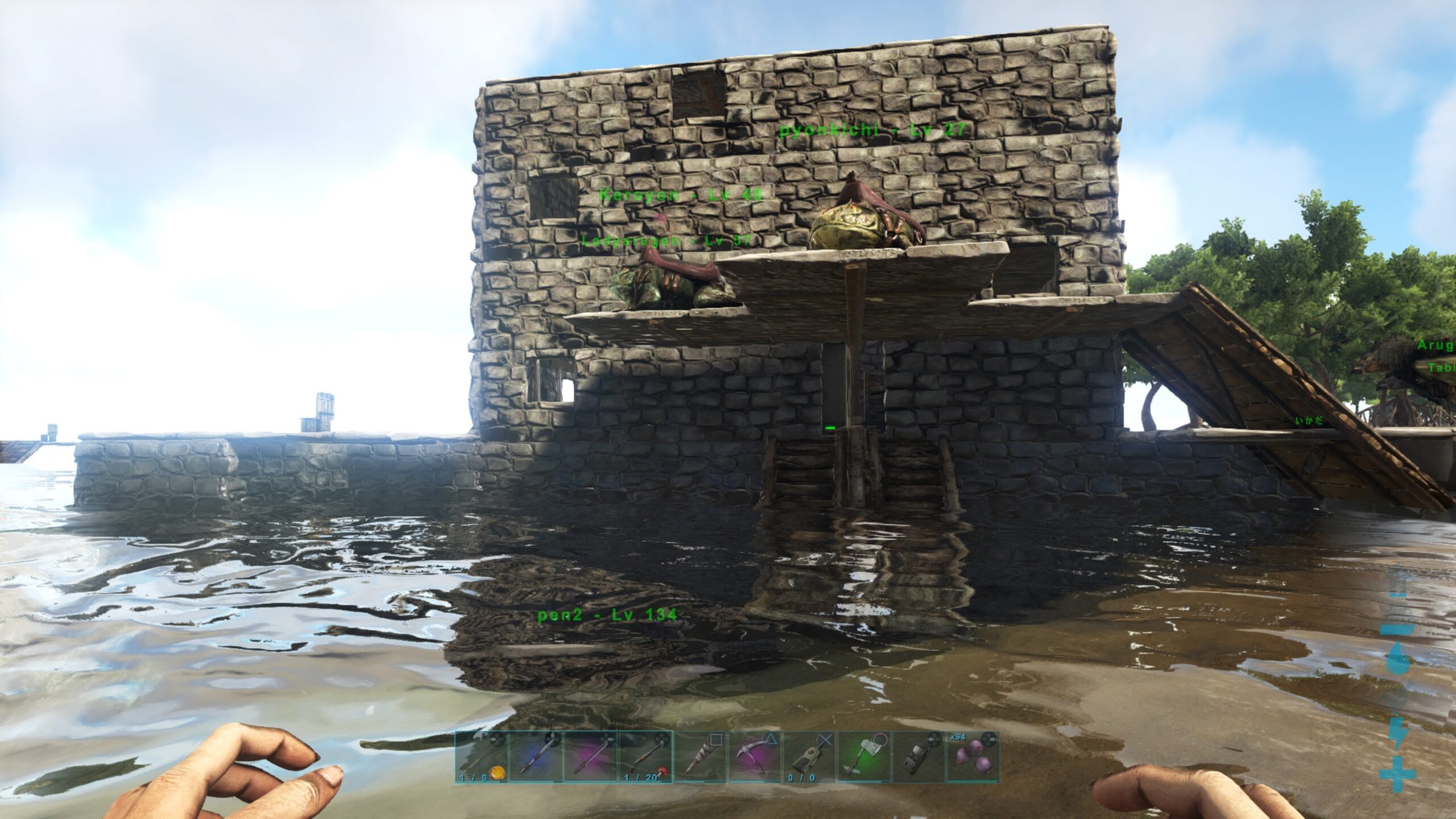Select the slot with amber ammo icon
1456x819 pixels.
481,757
